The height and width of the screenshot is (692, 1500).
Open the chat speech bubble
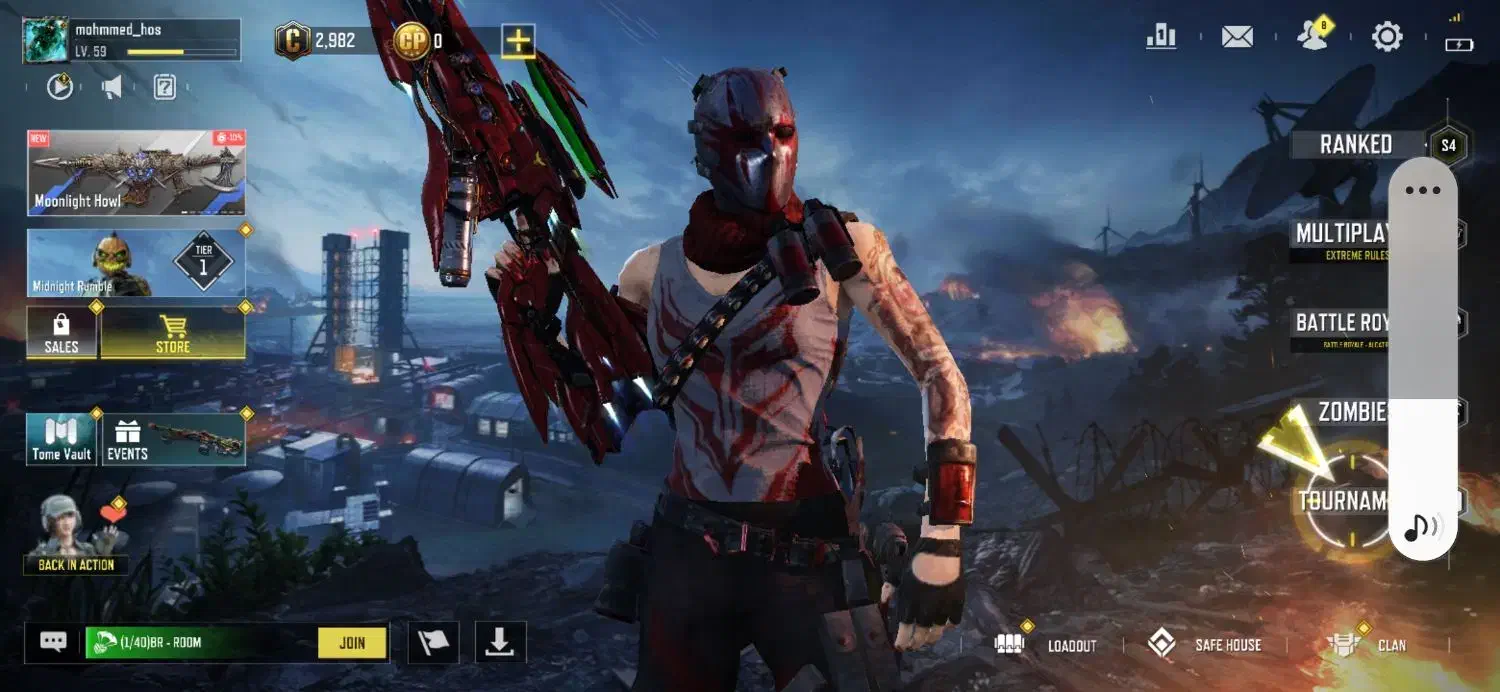pos(53,642)
